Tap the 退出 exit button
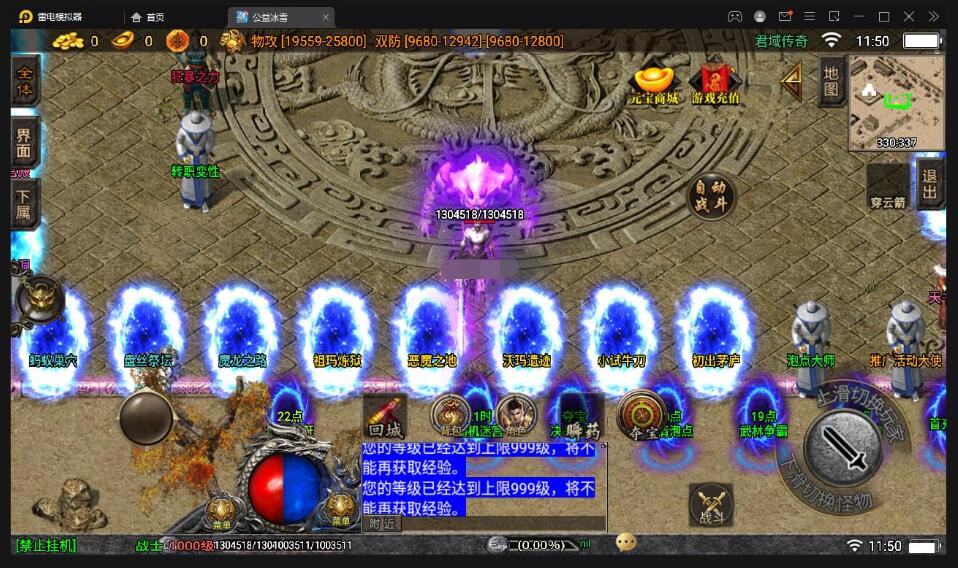 pos(930,183)
